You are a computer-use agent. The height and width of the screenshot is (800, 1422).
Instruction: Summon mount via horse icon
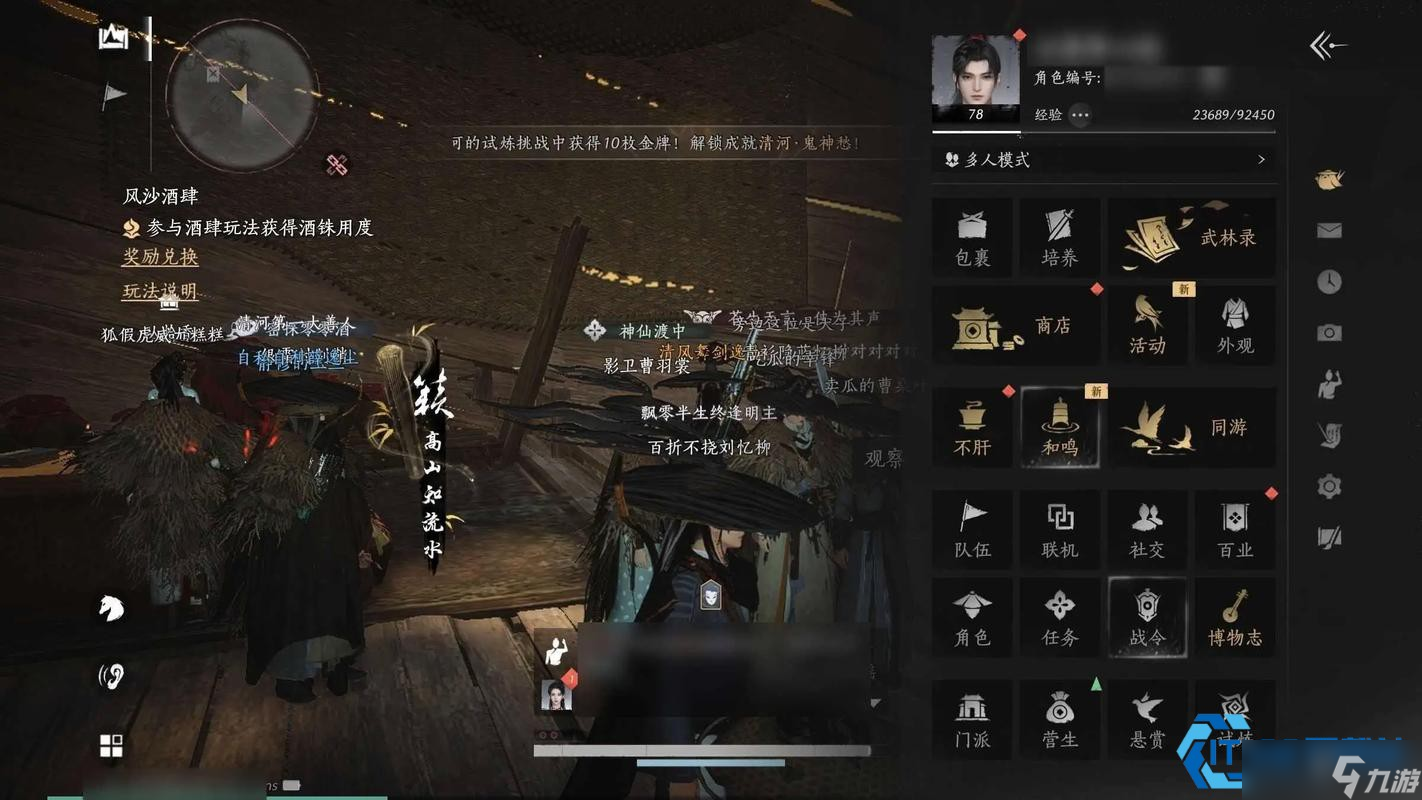[110, 608]
